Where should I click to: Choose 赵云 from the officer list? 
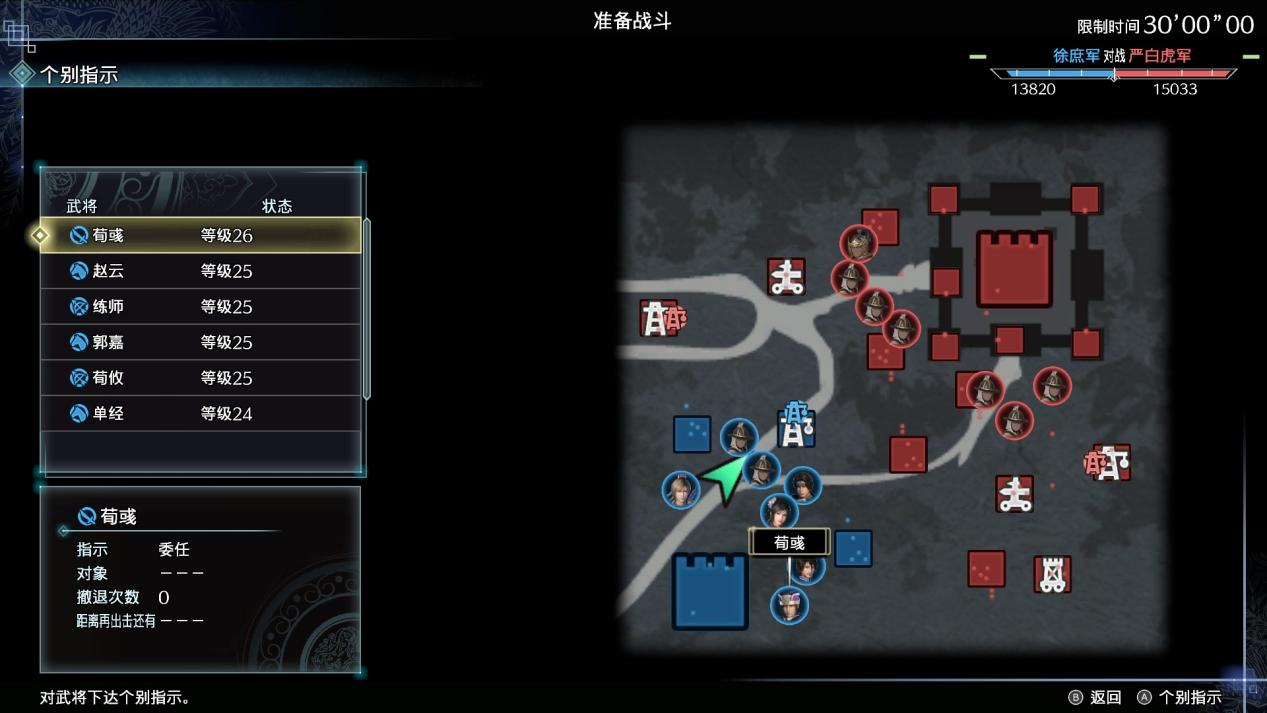[200, 271]
